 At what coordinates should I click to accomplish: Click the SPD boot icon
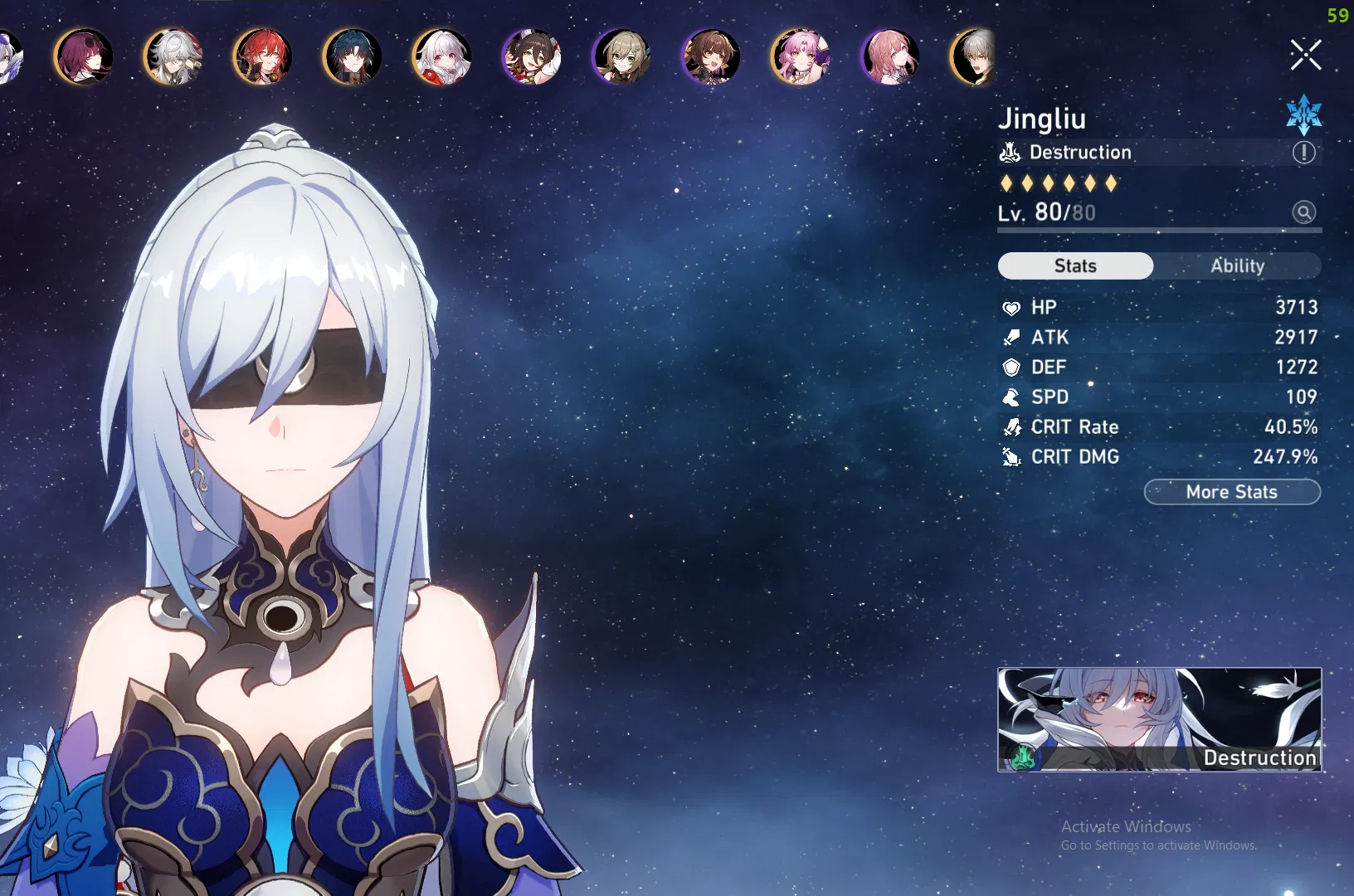[x=1012, y=397]
